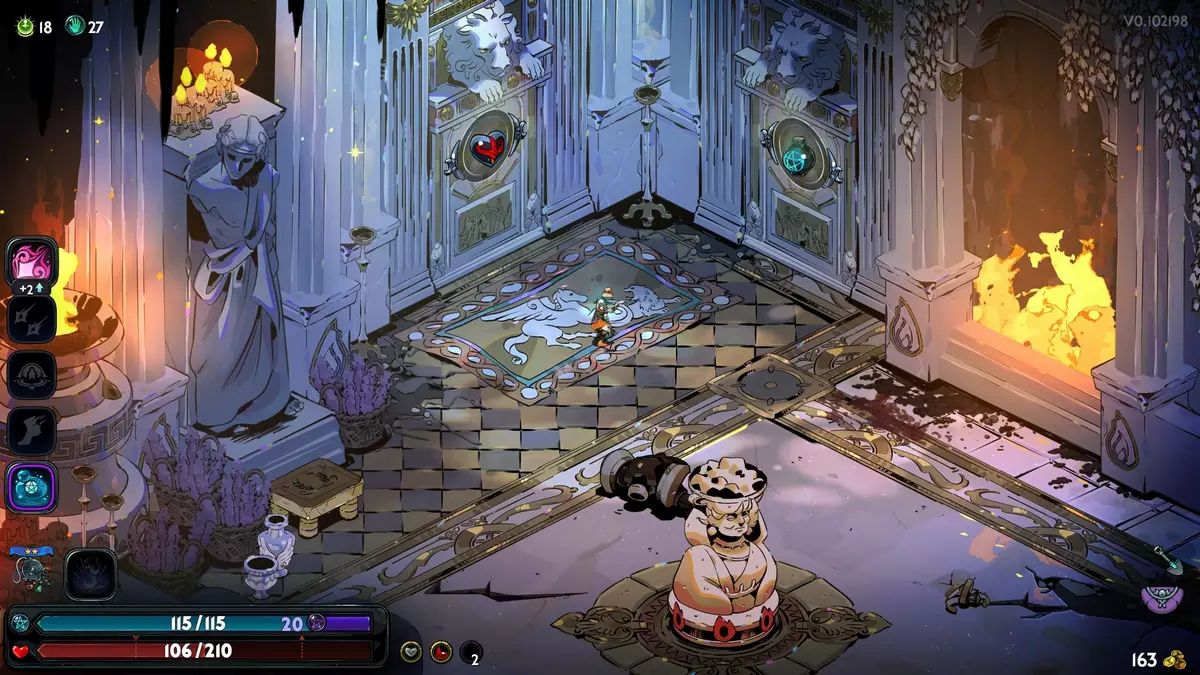Screen dimensions: 1200x675
Task: Click the silver heart icon
Action: click(x=411, y=652)
